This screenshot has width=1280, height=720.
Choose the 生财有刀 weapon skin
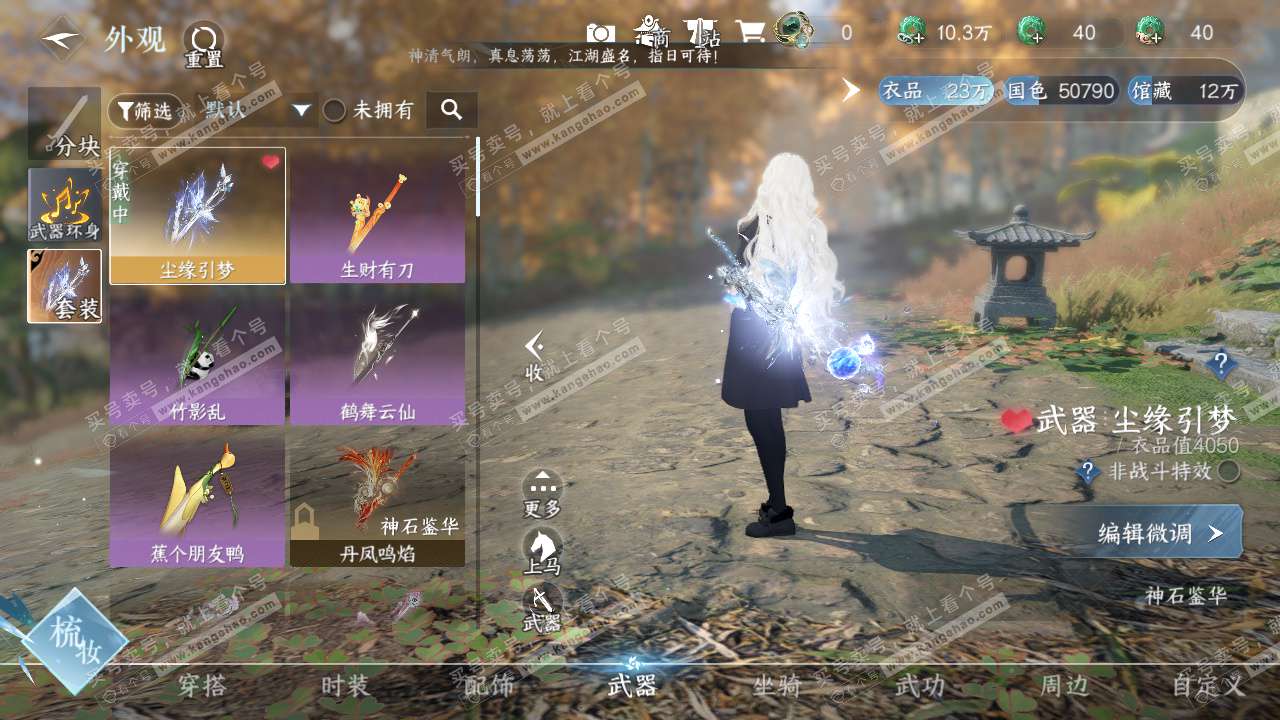tap(377, 216)
